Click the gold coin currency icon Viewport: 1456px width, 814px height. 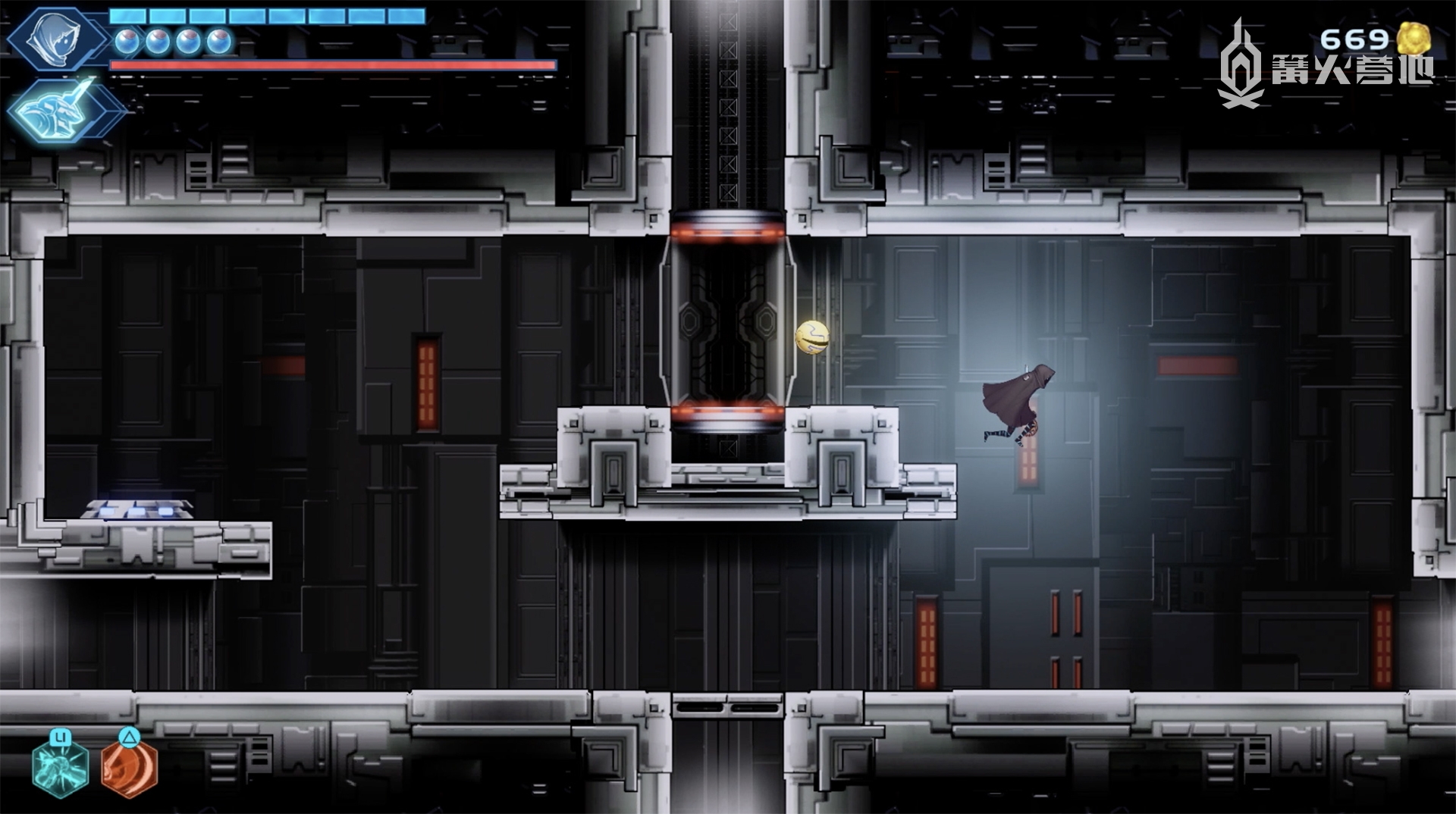click(1413, 38)
